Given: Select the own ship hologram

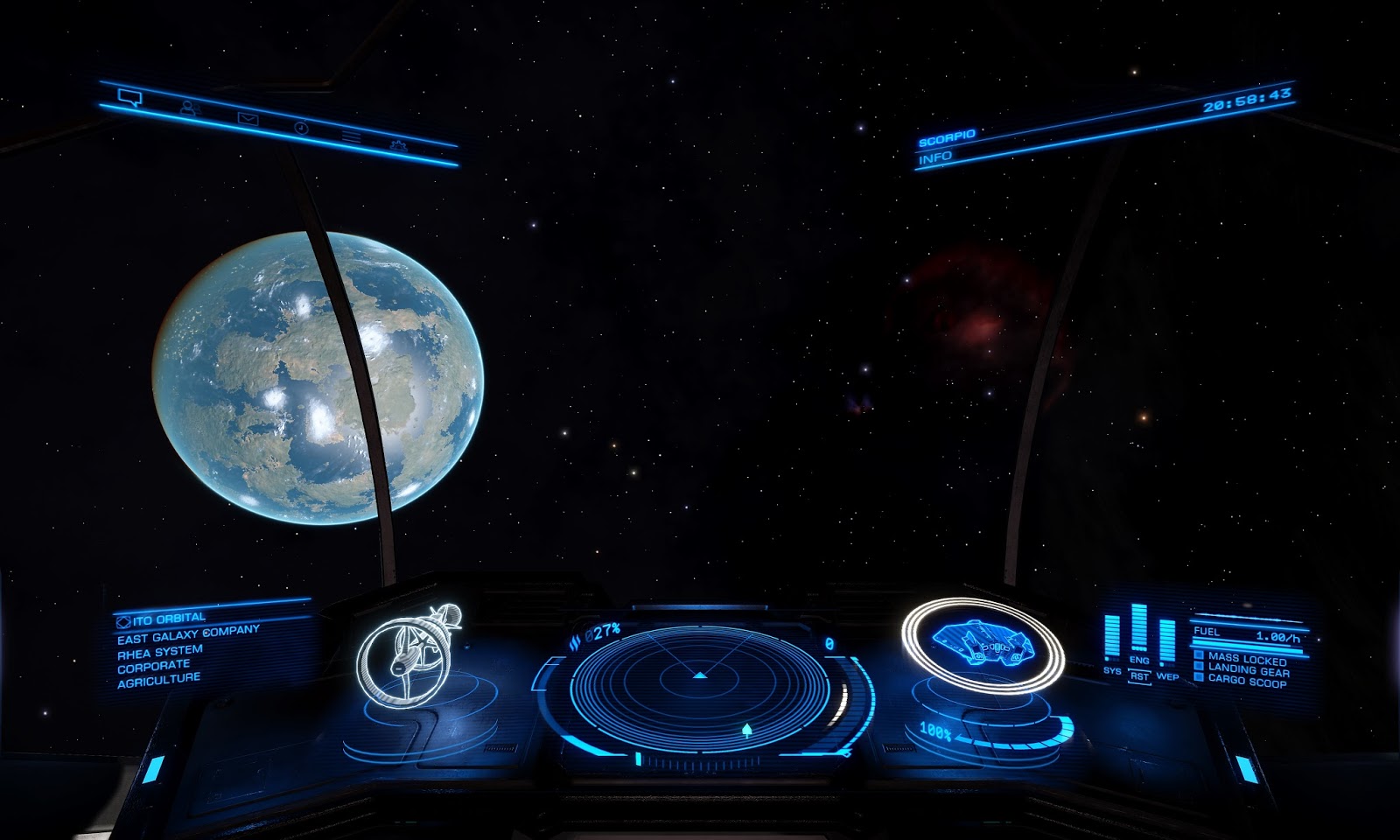Looking at the screenshot, I should click(982, 643).
